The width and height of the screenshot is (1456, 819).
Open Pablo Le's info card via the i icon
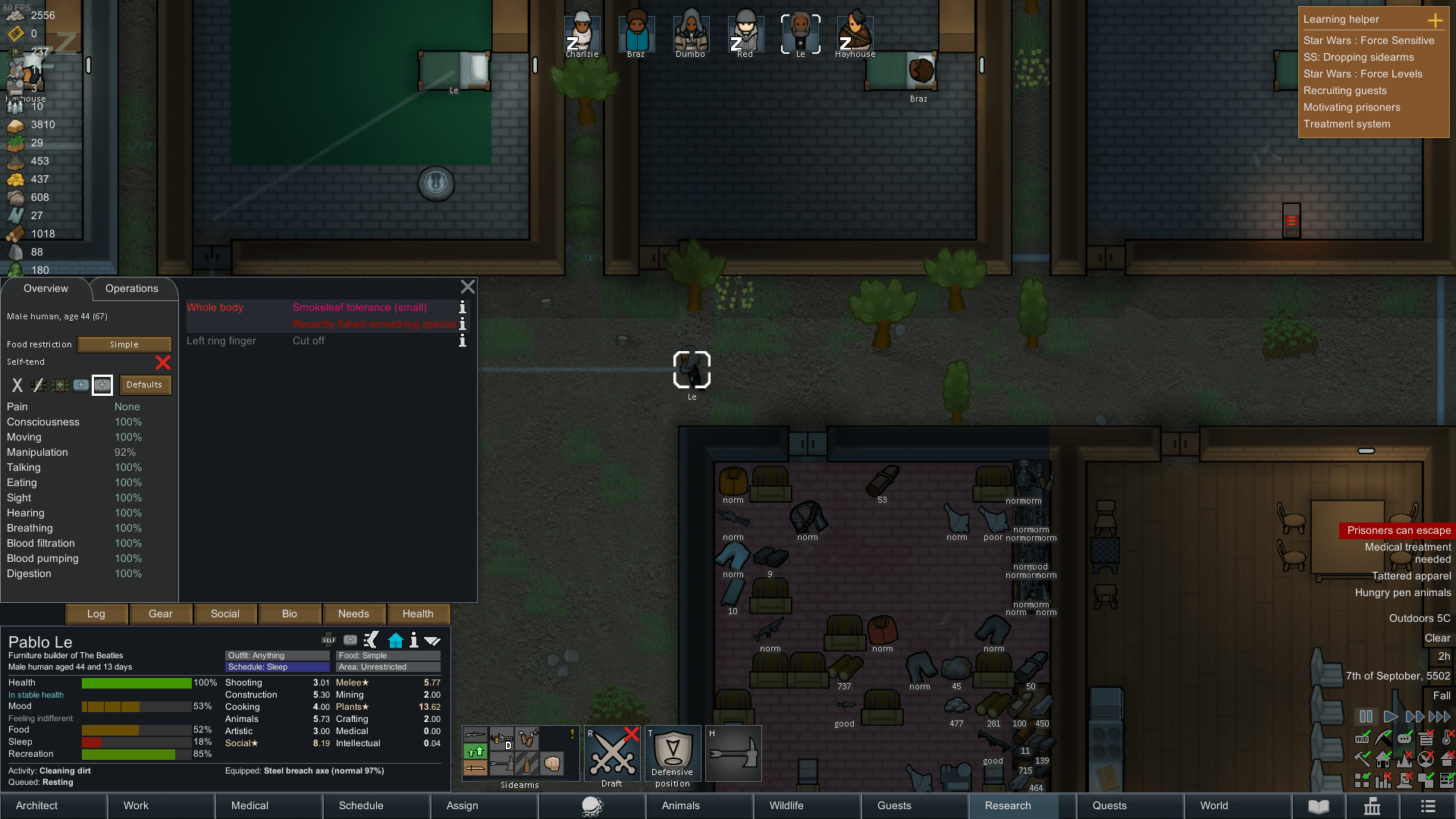point(413,641)
